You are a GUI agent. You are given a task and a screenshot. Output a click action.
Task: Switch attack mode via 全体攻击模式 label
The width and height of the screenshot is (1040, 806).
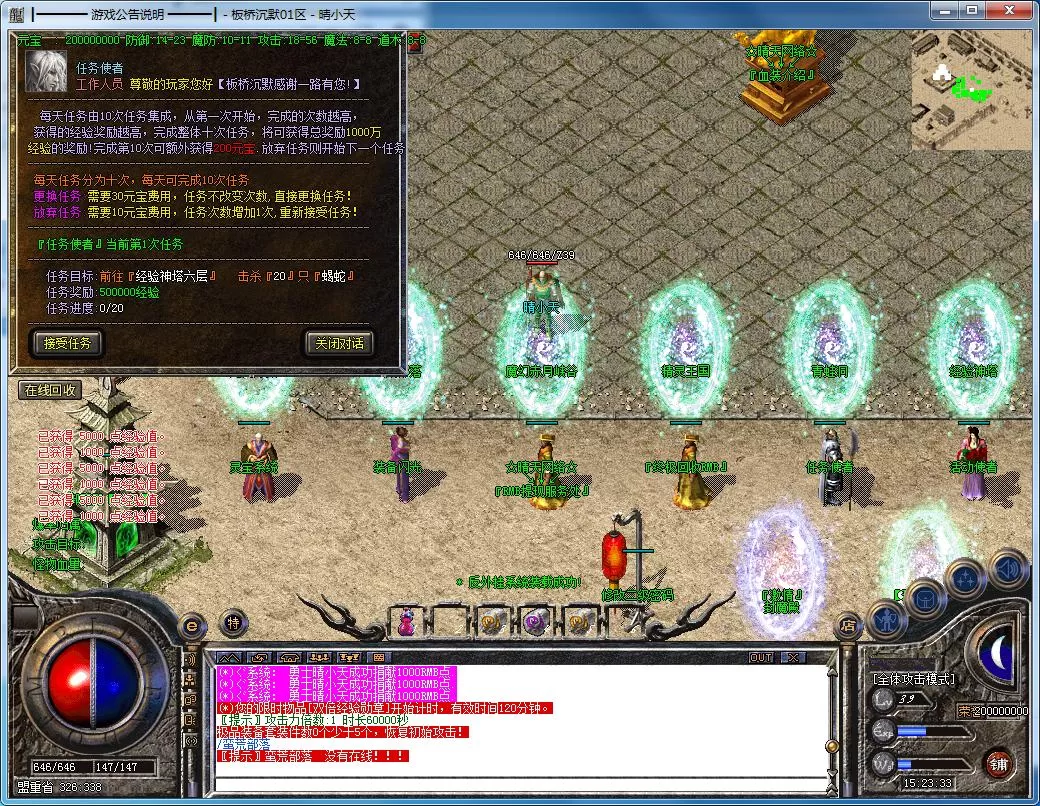(914, 679)
